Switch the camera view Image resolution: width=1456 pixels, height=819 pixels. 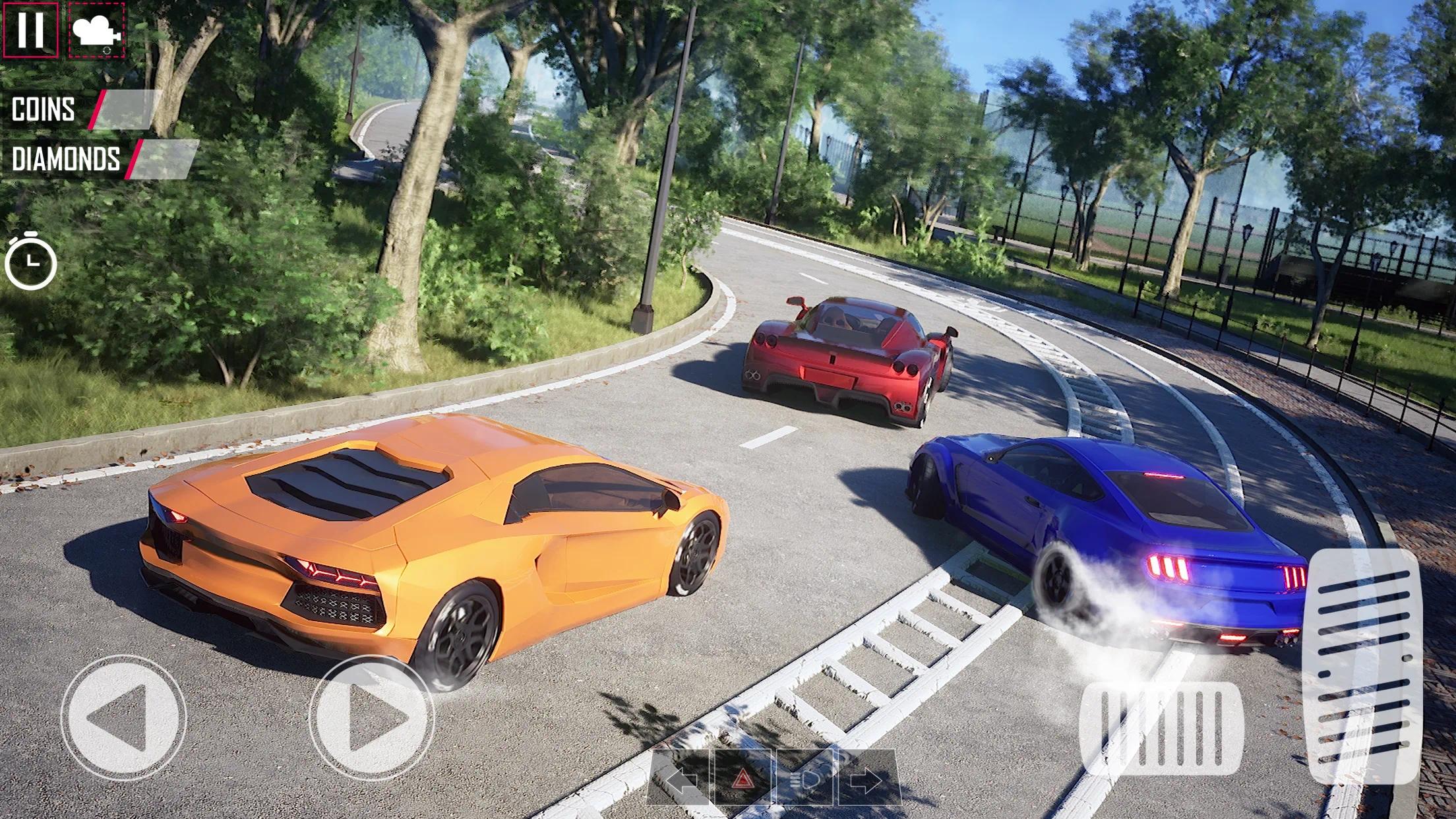(96, 30)
